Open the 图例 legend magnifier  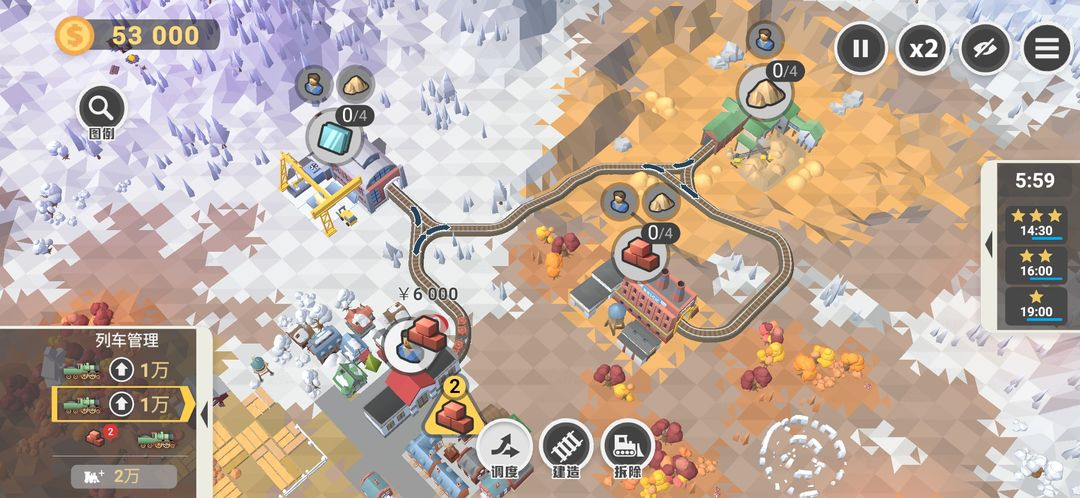click(x=101, y=108)
